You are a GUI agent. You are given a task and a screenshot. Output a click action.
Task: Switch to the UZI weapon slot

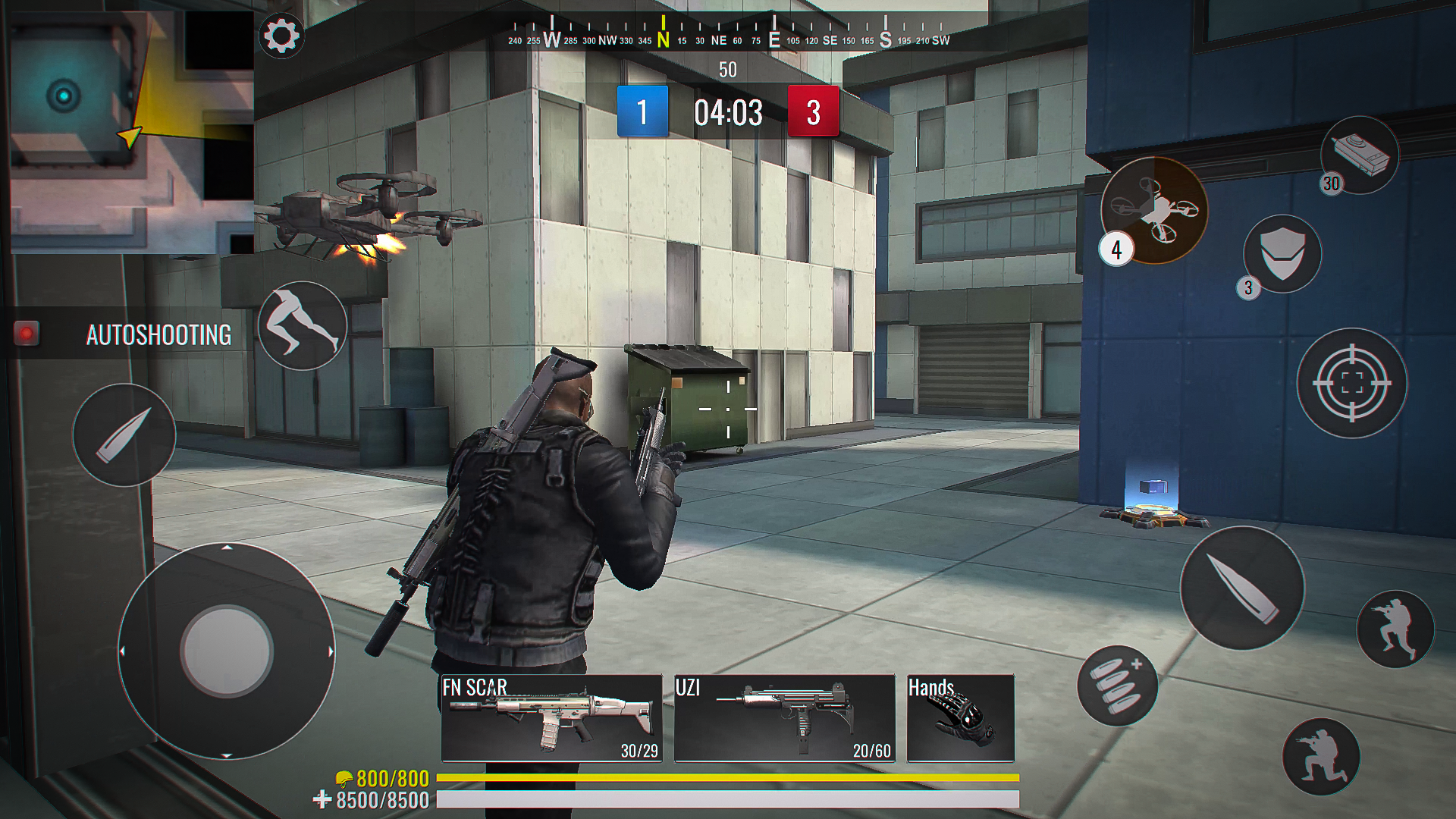point(784,717)
